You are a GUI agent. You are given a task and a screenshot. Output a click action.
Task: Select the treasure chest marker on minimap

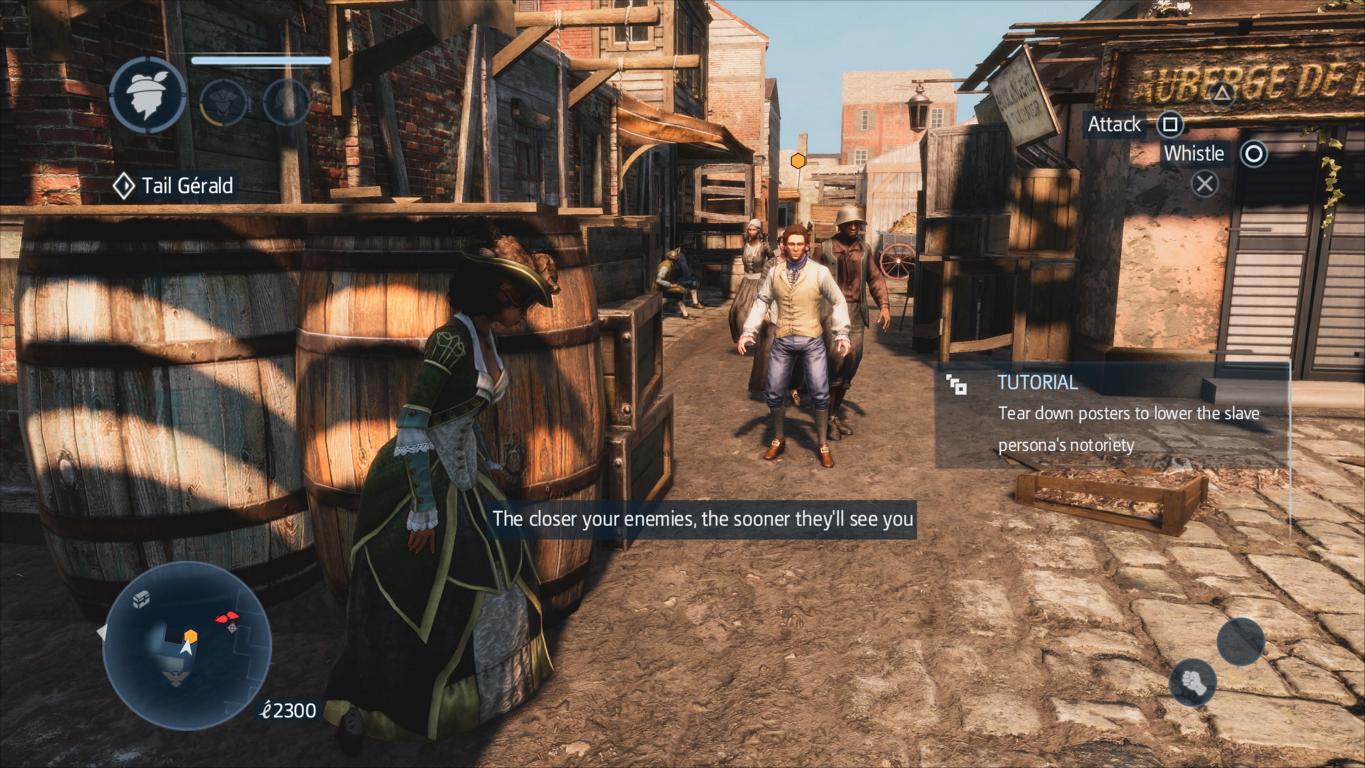point(142,598)
